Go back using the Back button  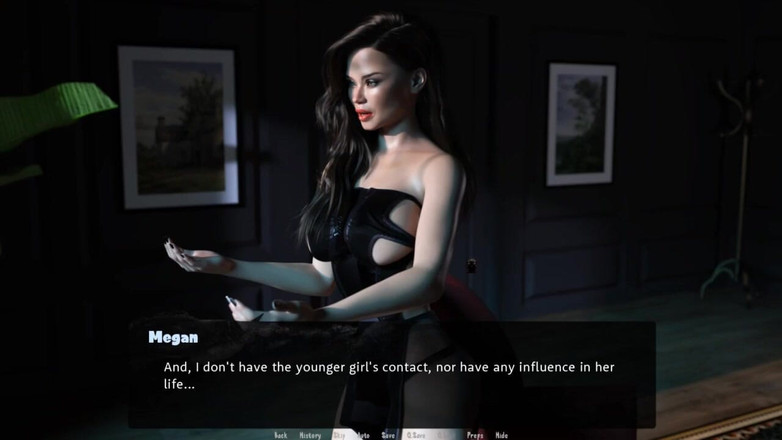pyautogui.click(x=281, y=435)
